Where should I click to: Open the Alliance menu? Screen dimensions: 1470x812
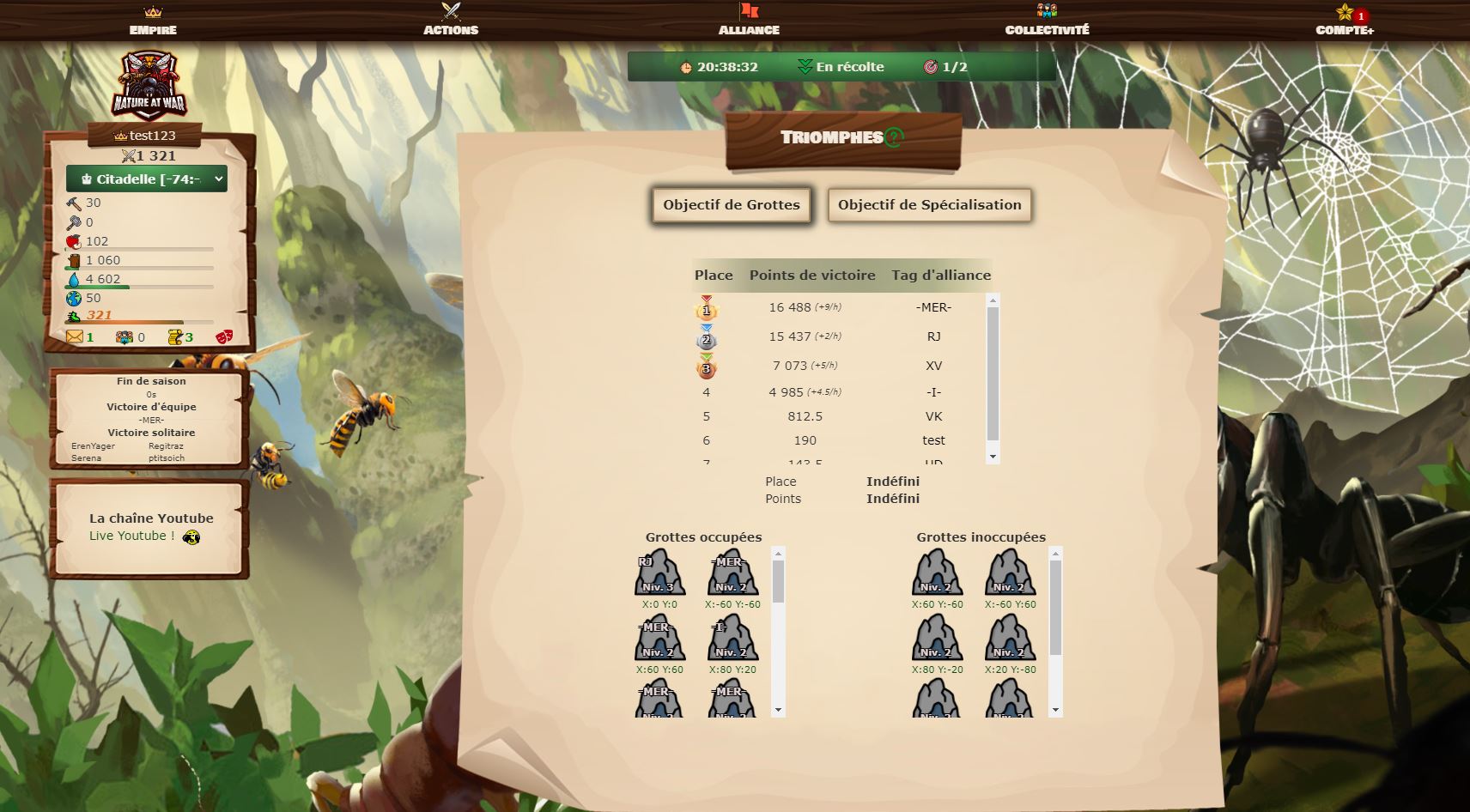pyautogui.click(x=749, y=21)
